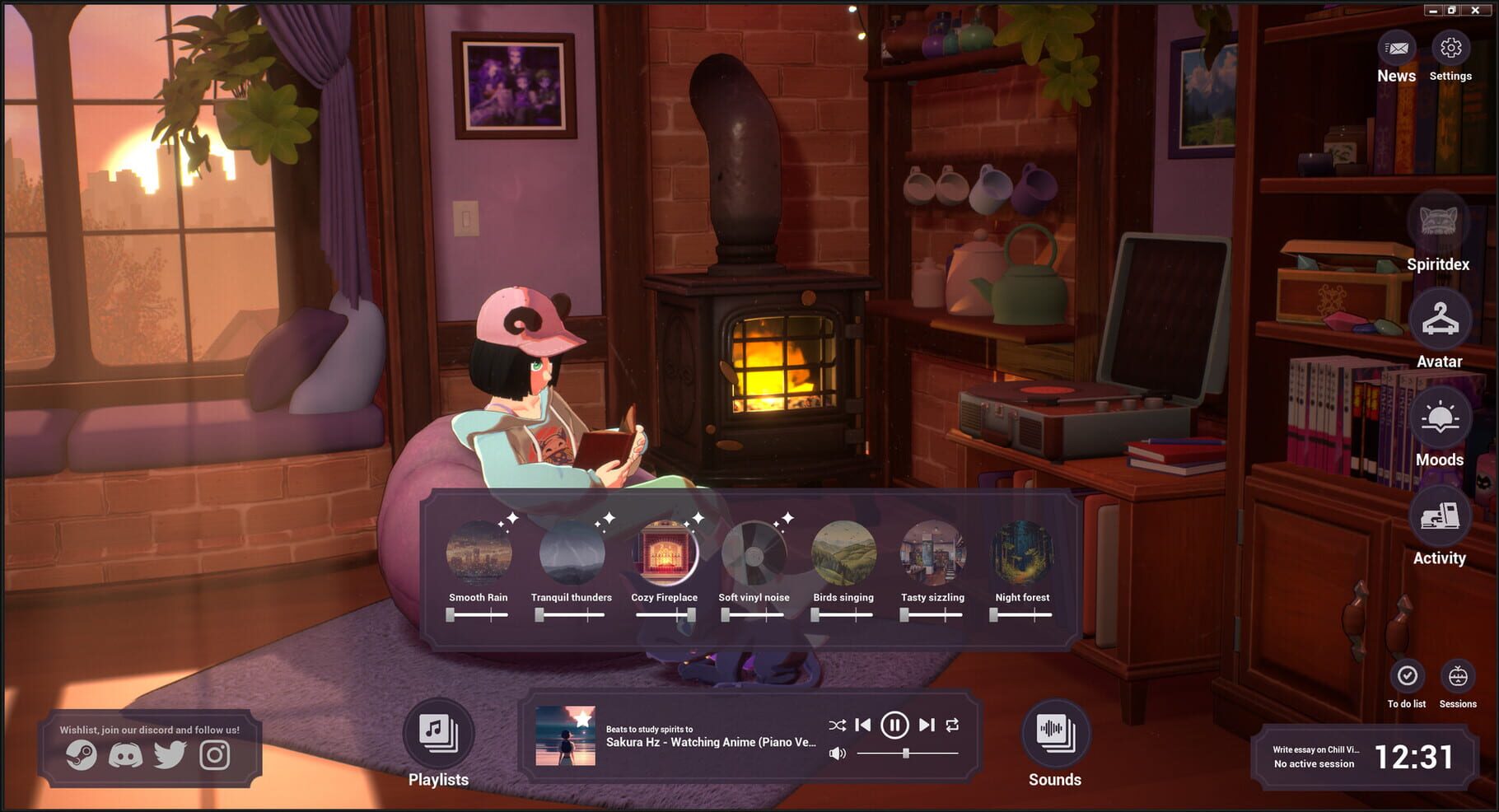Open the Instagram page
1499x812 pixels.
tap(214, 754)
